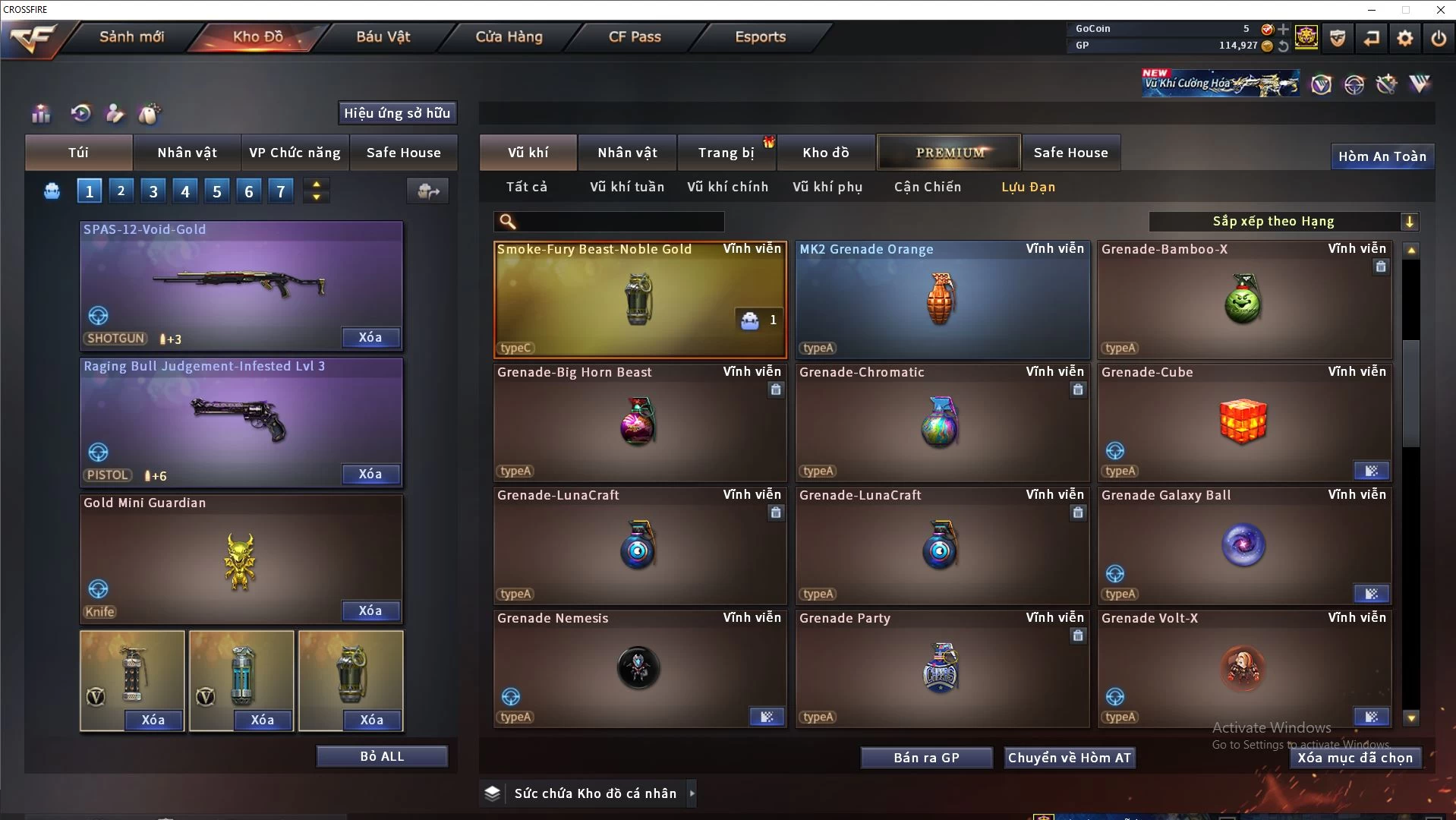Pick the Grenade-Cube item card
Viewport: 1456px width, 820px height.
[1244, 423]
